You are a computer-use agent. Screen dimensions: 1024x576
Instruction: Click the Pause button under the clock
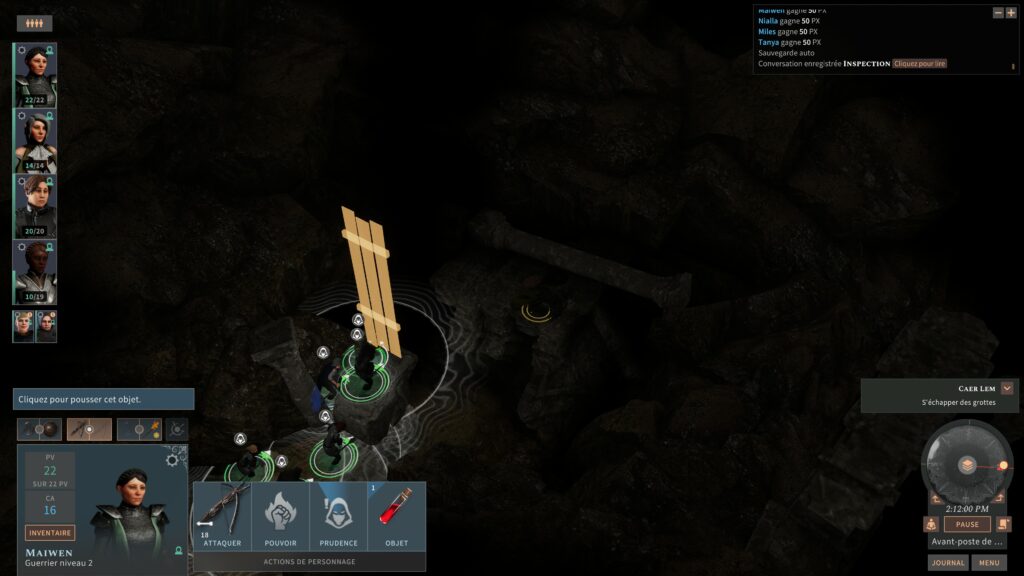(x=967, y=524)
